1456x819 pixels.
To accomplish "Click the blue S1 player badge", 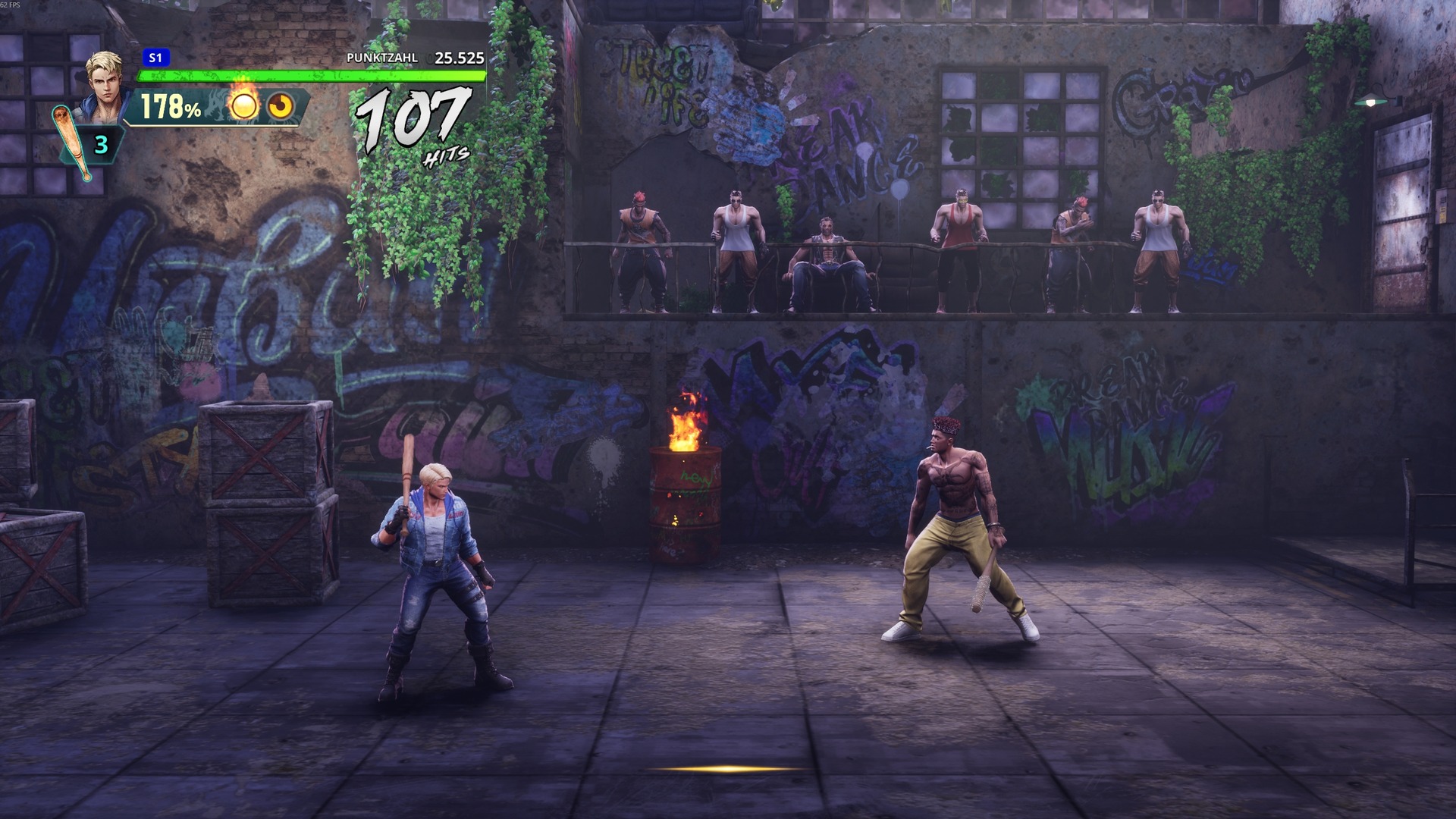I will pos(155,58).
